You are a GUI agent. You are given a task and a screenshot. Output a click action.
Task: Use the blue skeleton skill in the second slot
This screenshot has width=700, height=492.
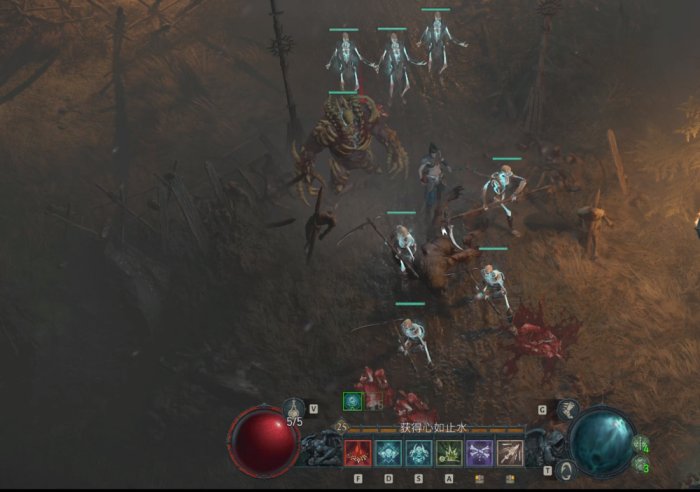tap(388, 453)
